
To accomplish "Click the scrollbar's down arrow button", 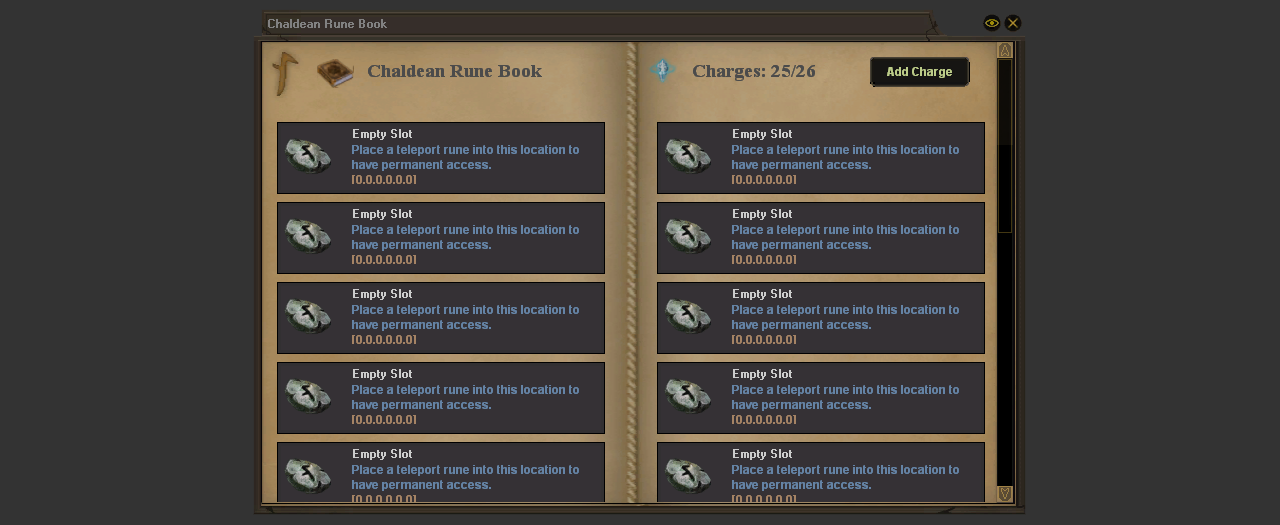I will click(x=1005, y=494).
